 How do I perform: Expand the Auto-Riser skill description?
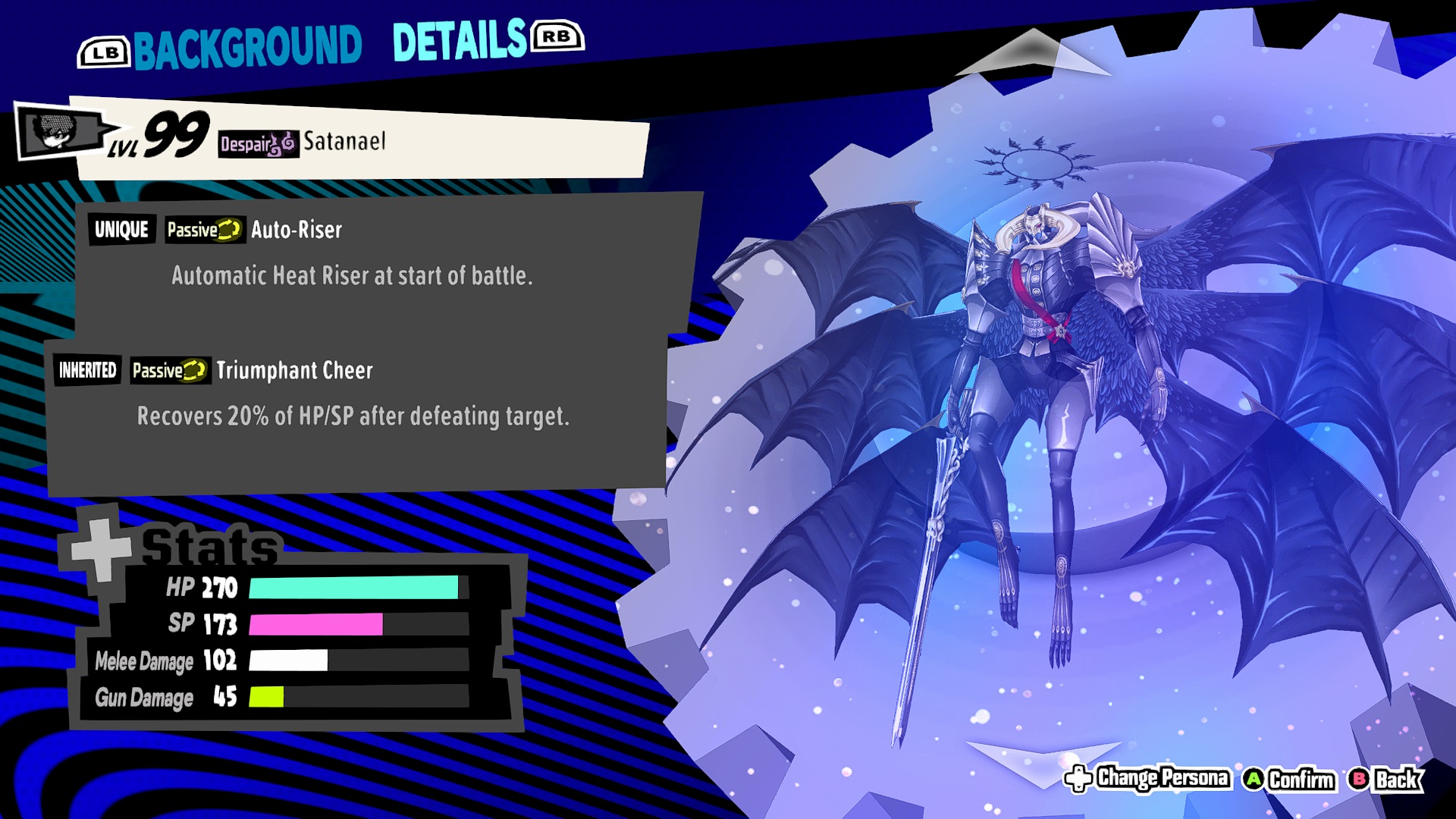tap(351, 277)
